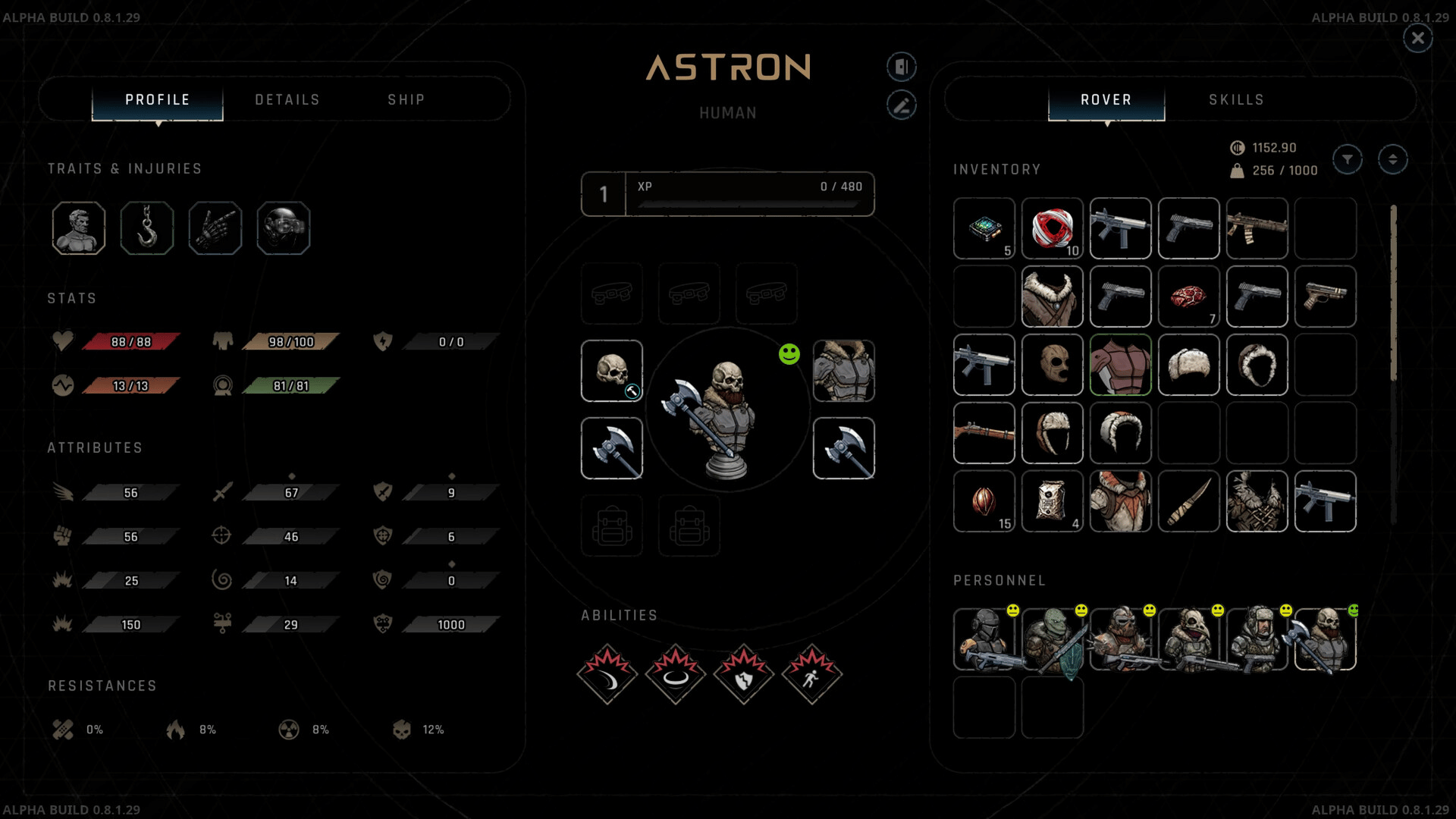Inspect the hook trait icon
Viewport: 1456px width, 819px height.
click(x=147, y=227)
